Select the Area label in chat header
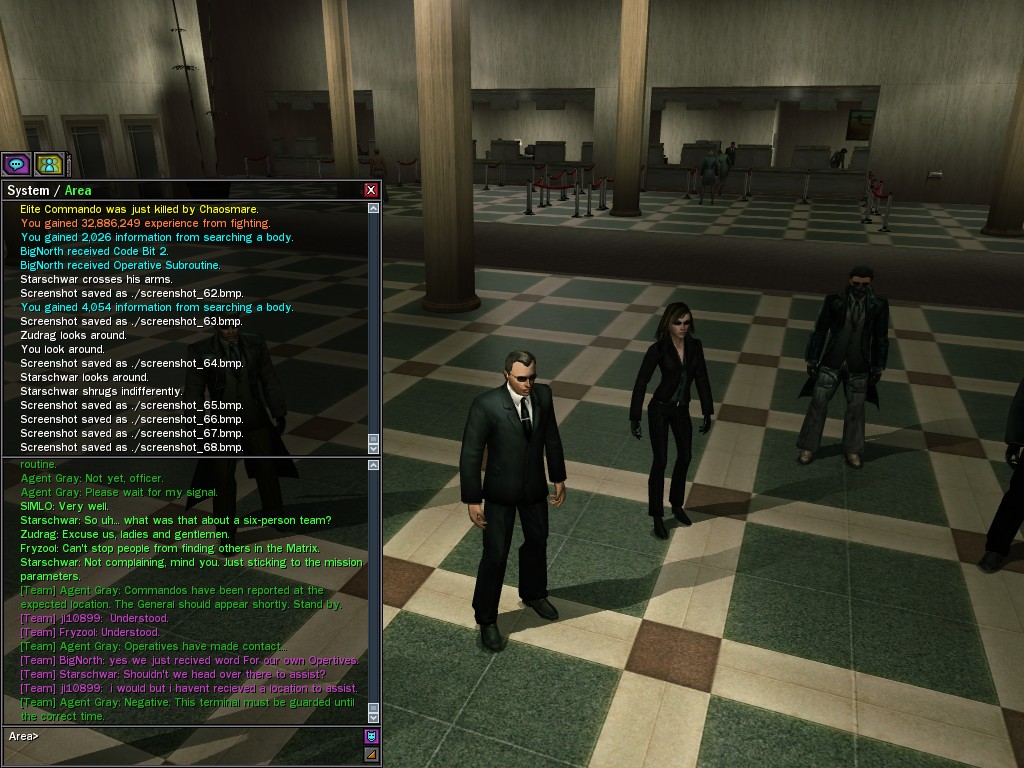Screen dimensions: 1024x768 pos(78,190)
